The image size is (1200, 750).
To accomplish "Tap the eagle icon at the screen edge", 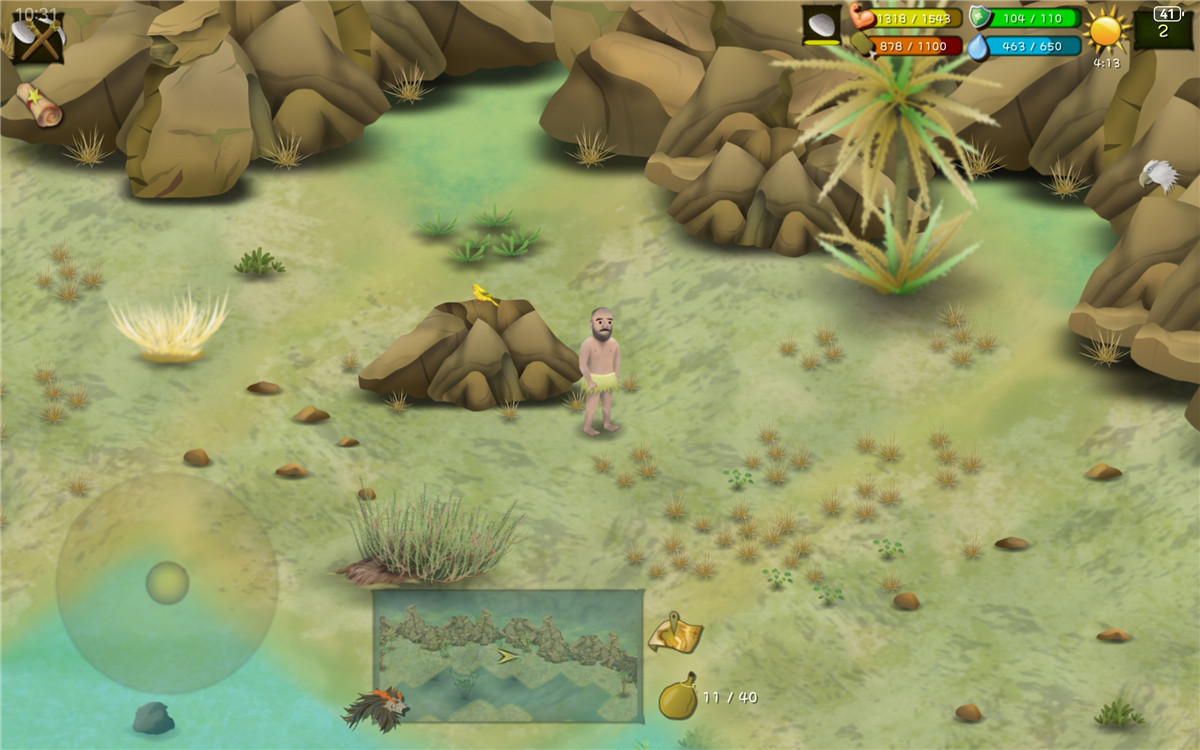I will 1158,176.
